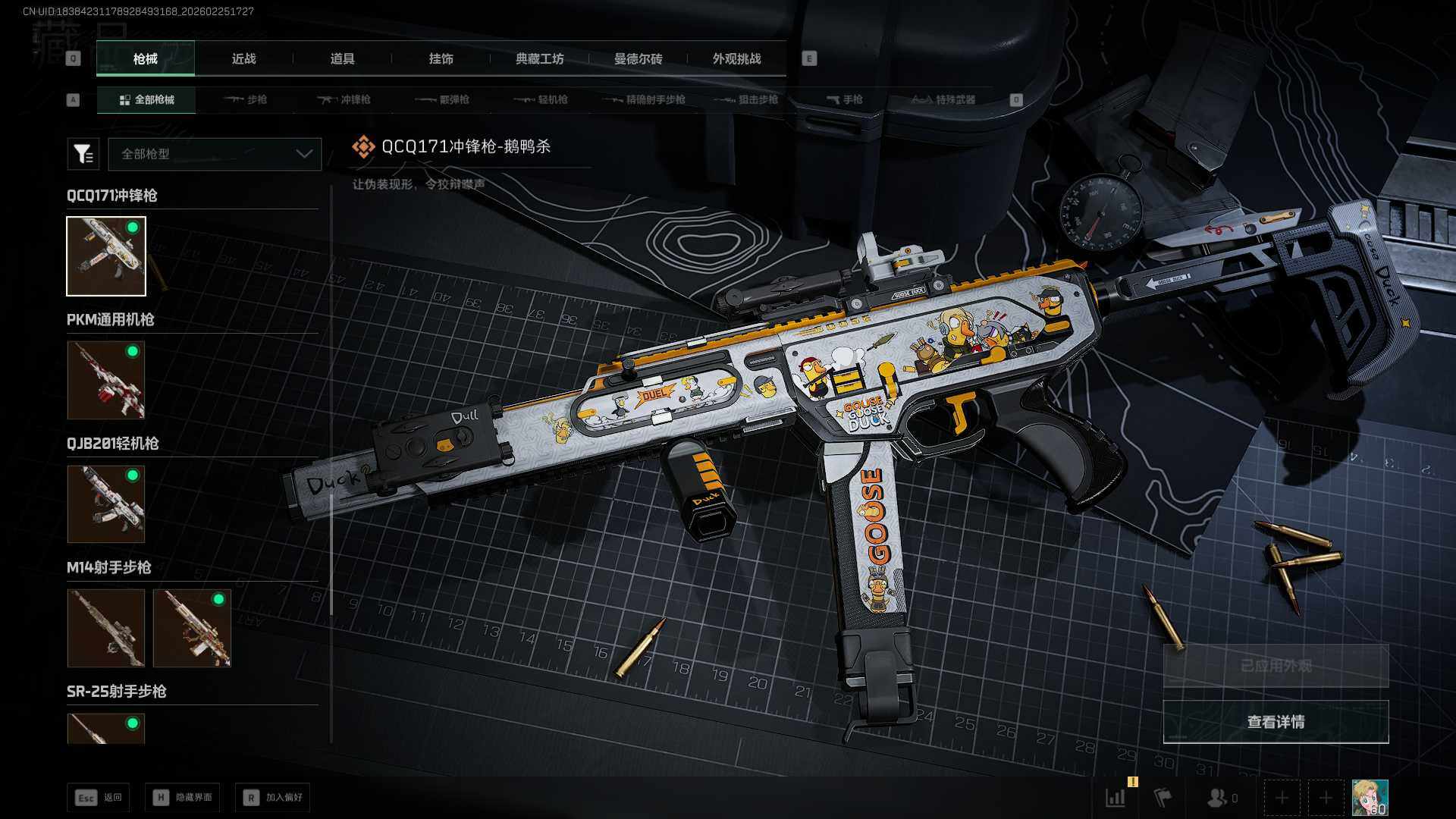Viewport: 1456px width, 819px height.
Task: Select the 挂饰 tab
Action: pos(441,58)
